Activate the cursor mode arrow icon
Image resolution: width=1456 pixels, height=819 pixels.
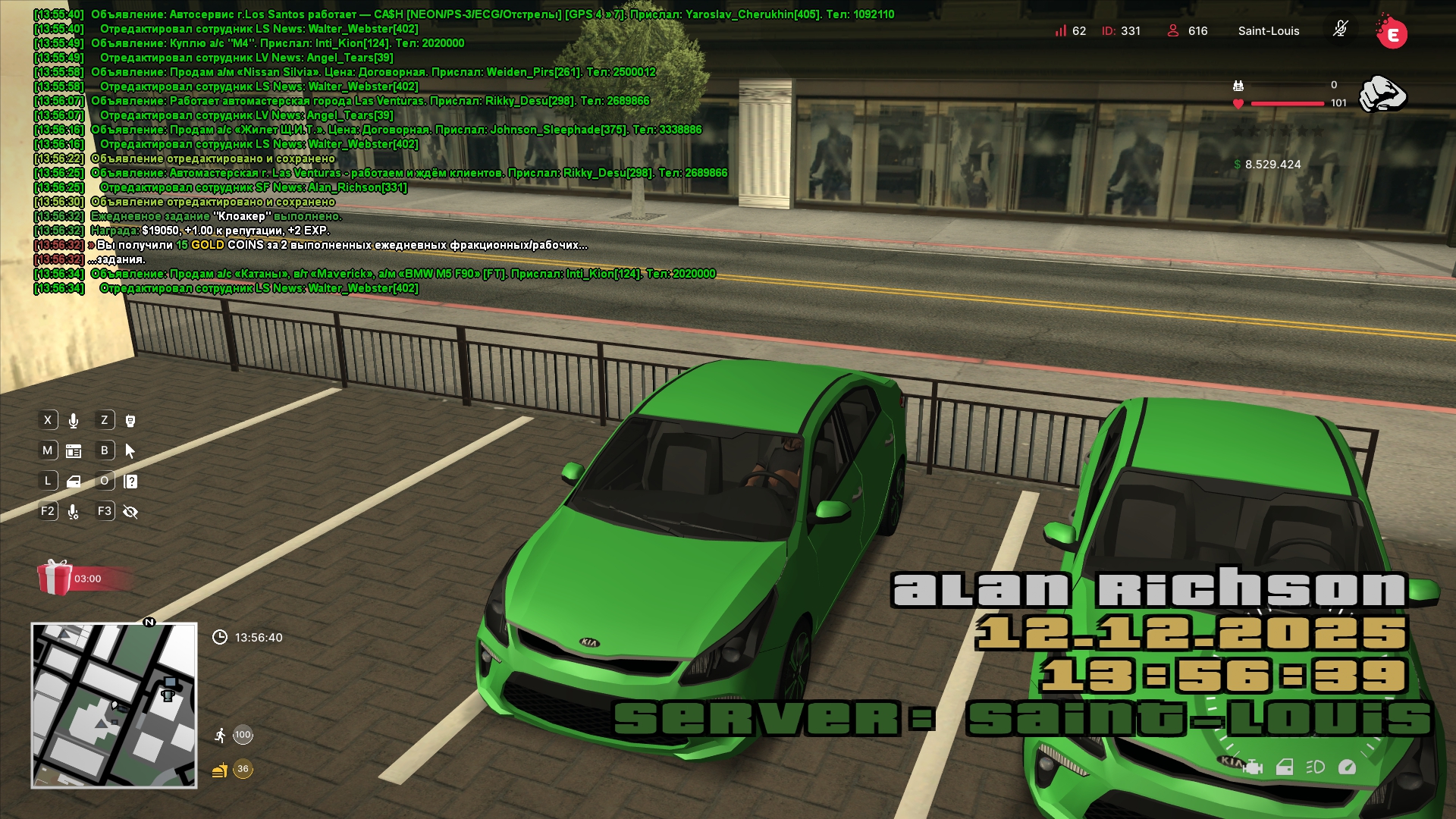coord(130,451)
